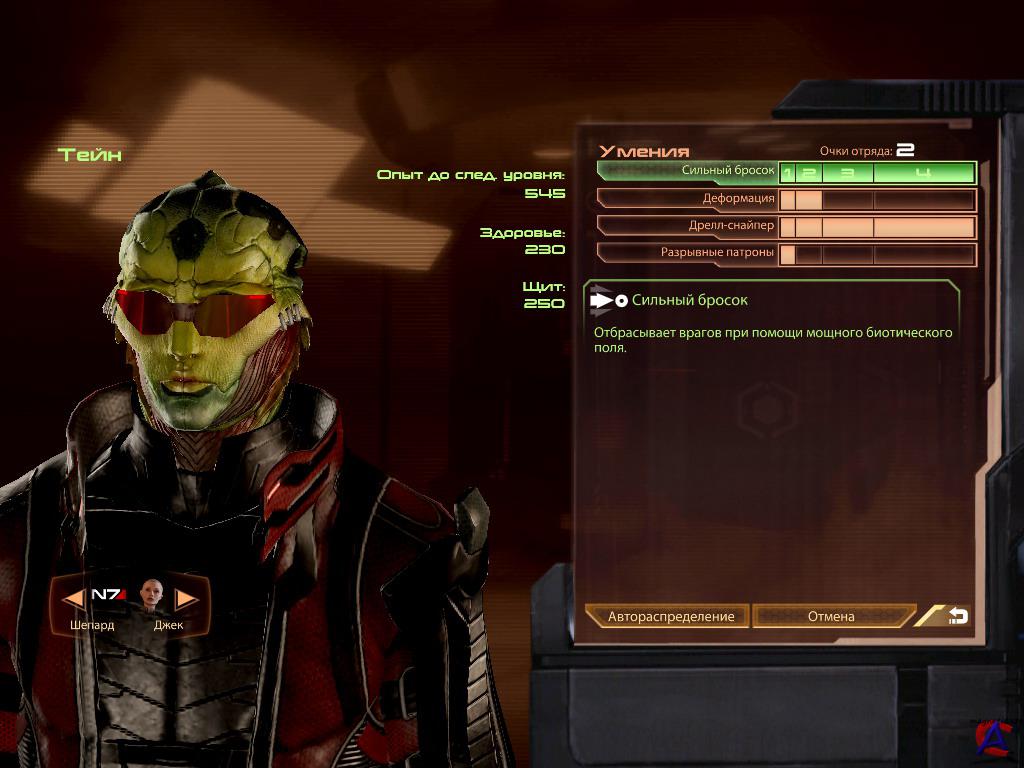Select the Разрывные патроны skill row
Image resolution: width=1024 pixels, height=768 pixels.
point(688,253)
